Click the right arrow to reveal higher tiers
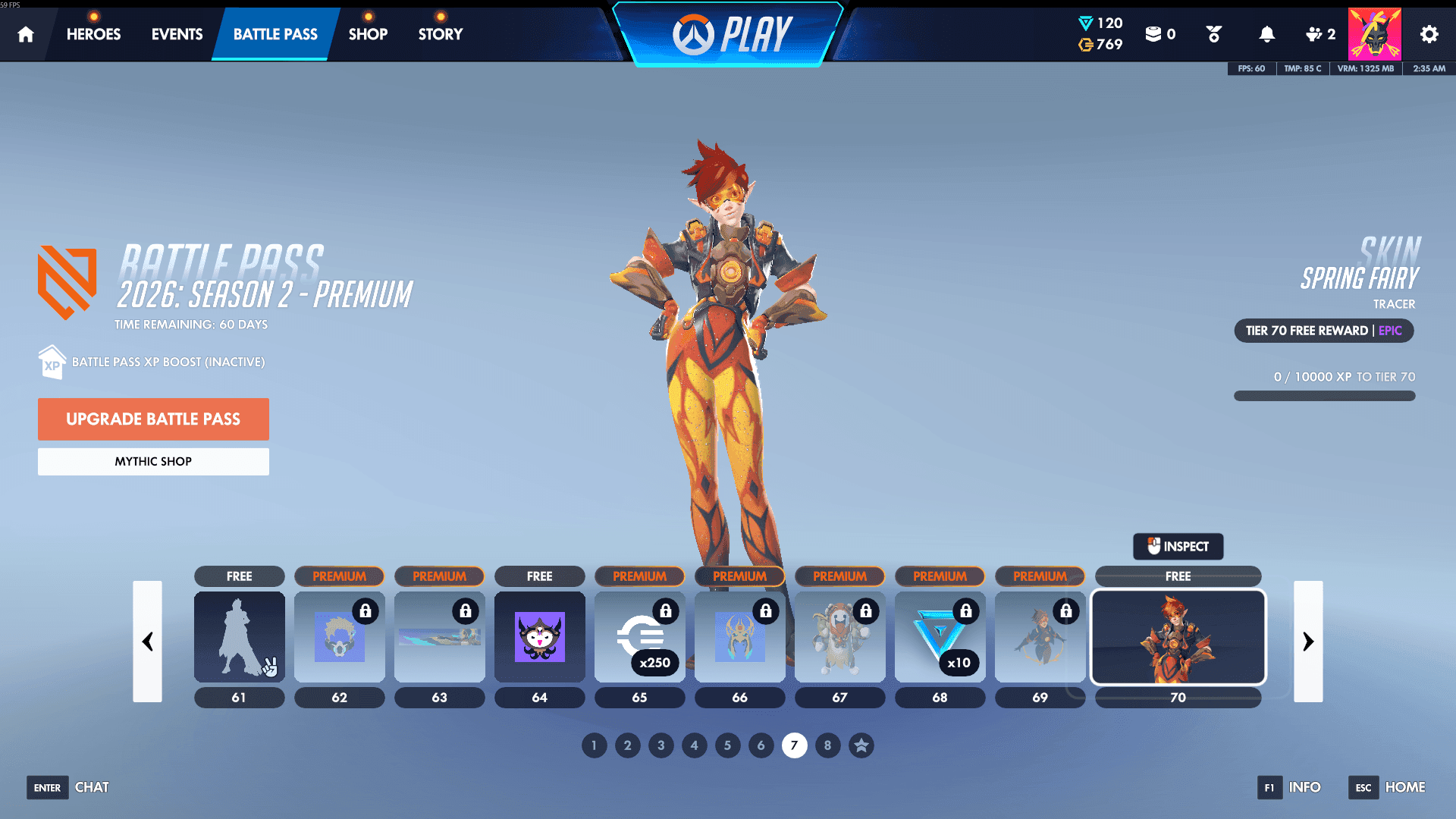Image resolution: width=1456 pixels, height=819 pixels. click(1309, 642)
